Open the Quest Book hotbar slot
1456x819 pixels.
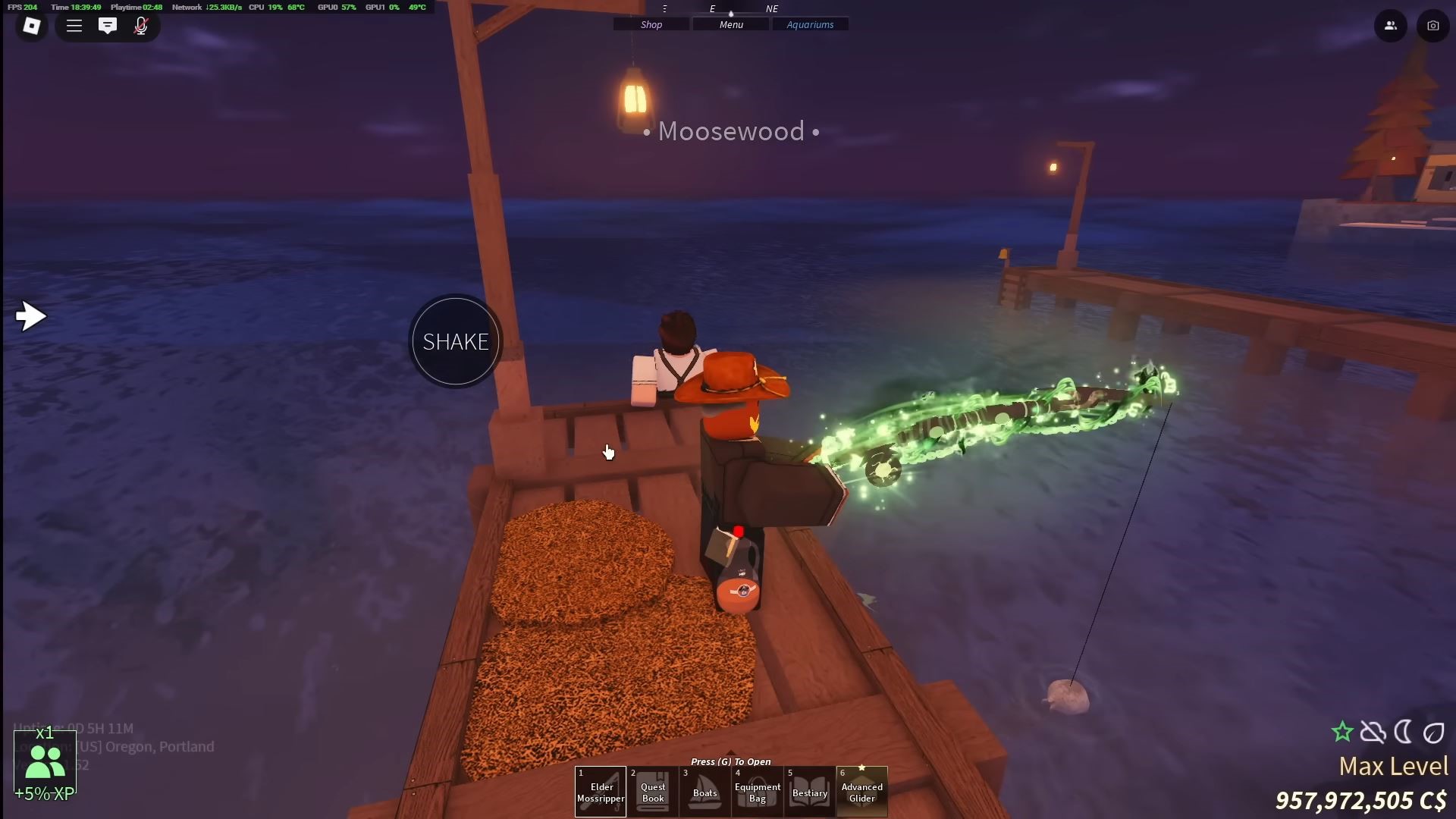[x=653, y=792]
